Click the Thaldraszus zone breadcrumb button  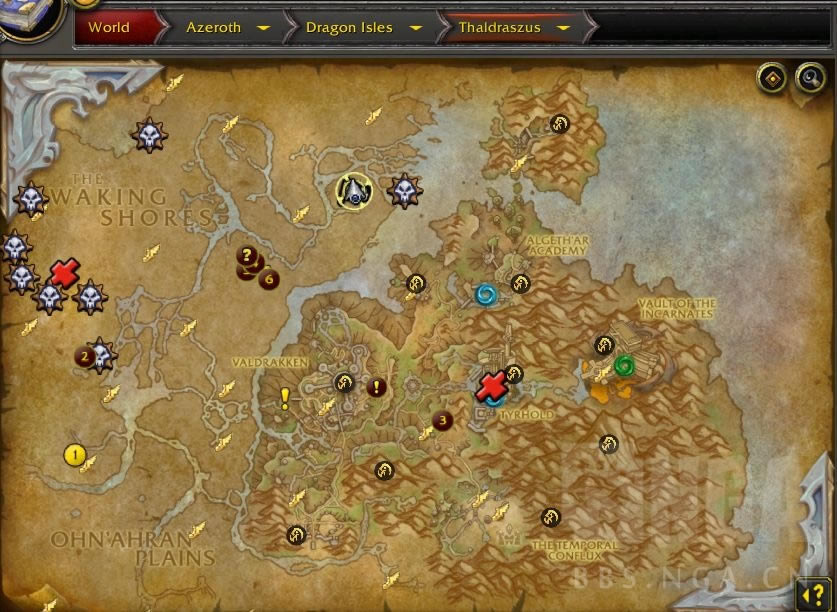click(x=499, y=28)
